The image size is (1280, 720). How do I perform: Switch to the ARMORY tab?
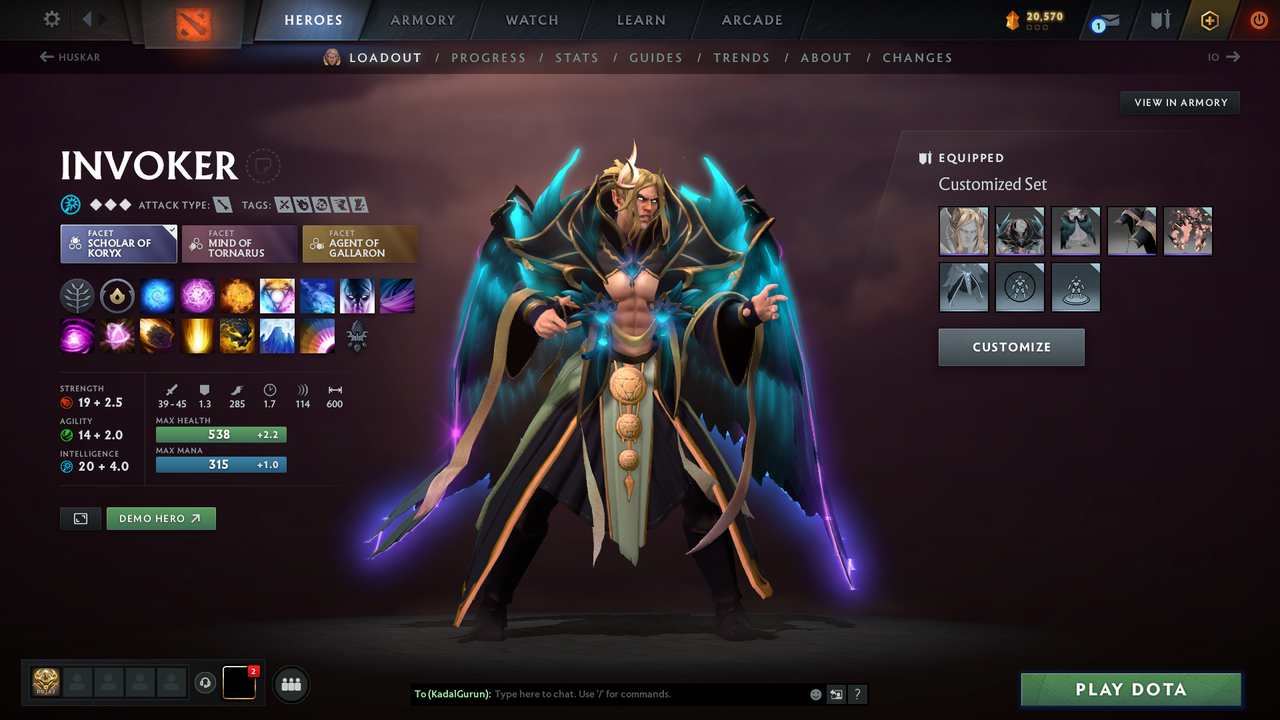click(x=421, y=20)
